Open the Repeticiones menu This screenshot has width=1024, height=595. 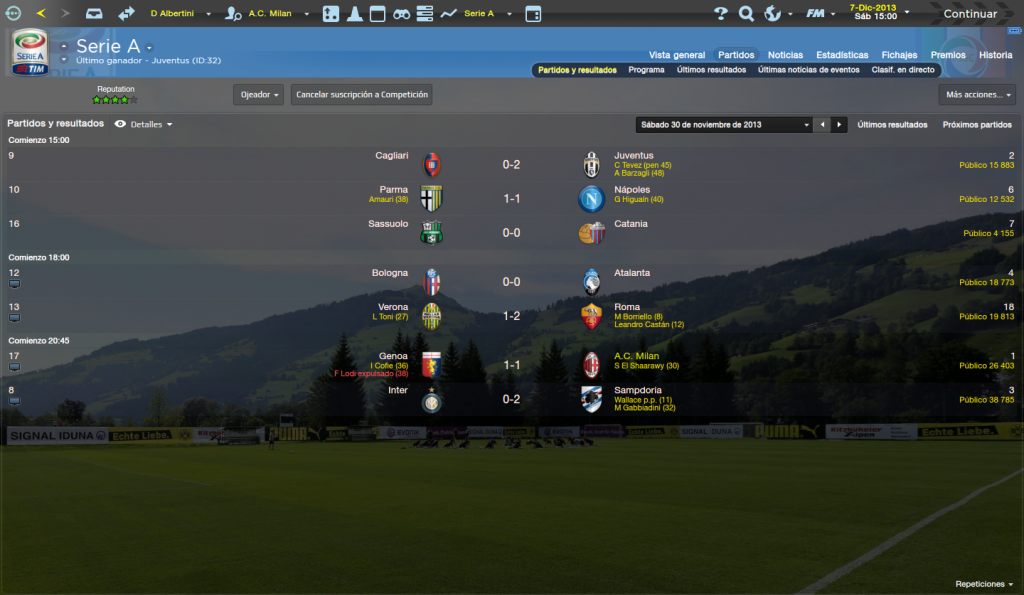point(984,584)
